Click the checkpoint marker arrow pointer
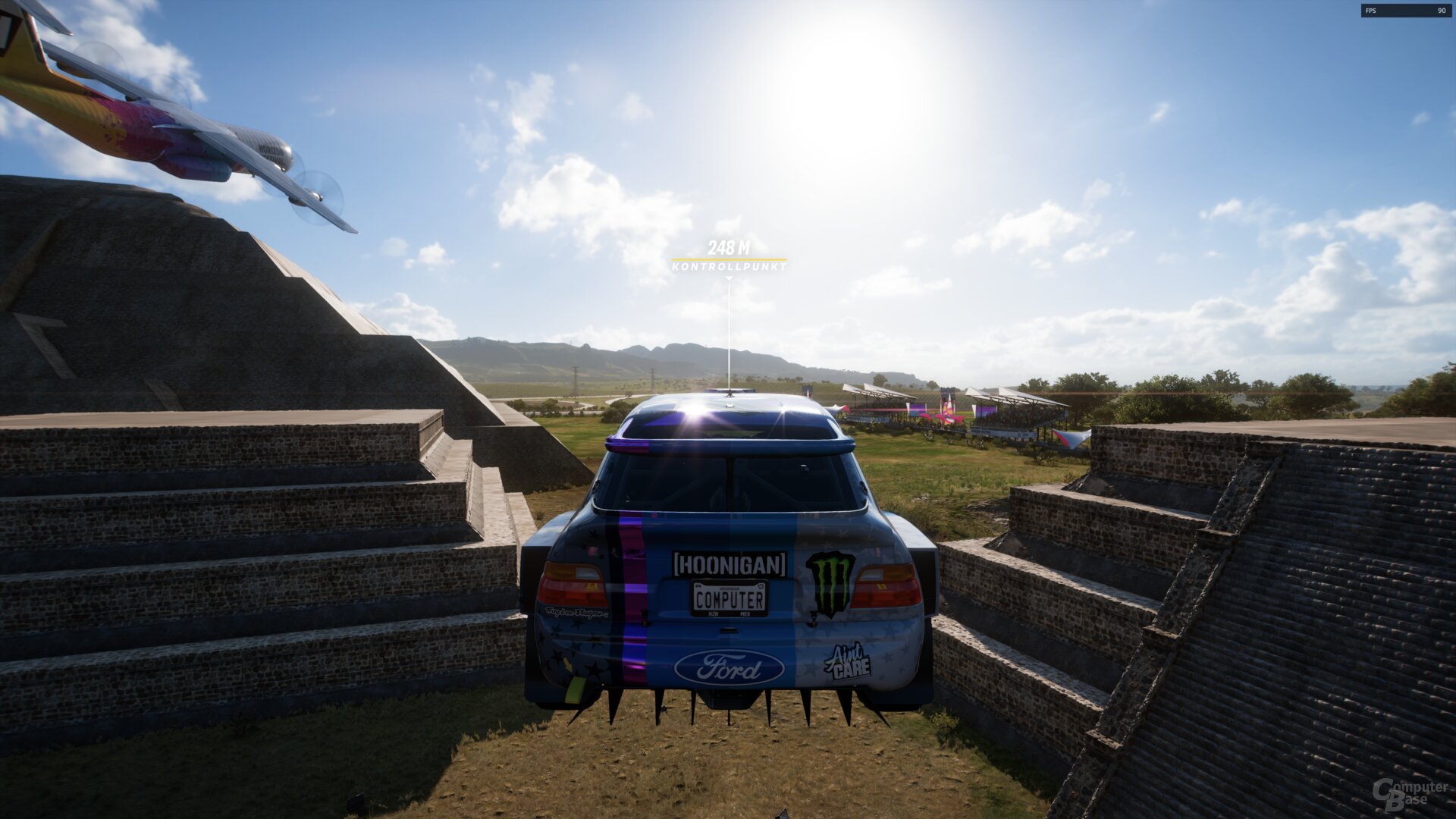Screen dimensions: 1456x819 [730, 278]
